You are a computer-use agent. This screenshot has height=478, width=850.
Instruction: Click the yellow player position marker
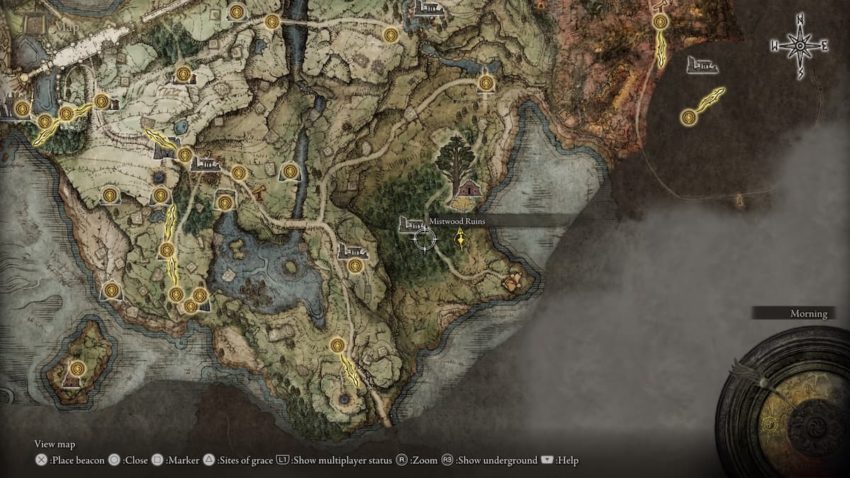pyautogui.click(x=460, y=238)
